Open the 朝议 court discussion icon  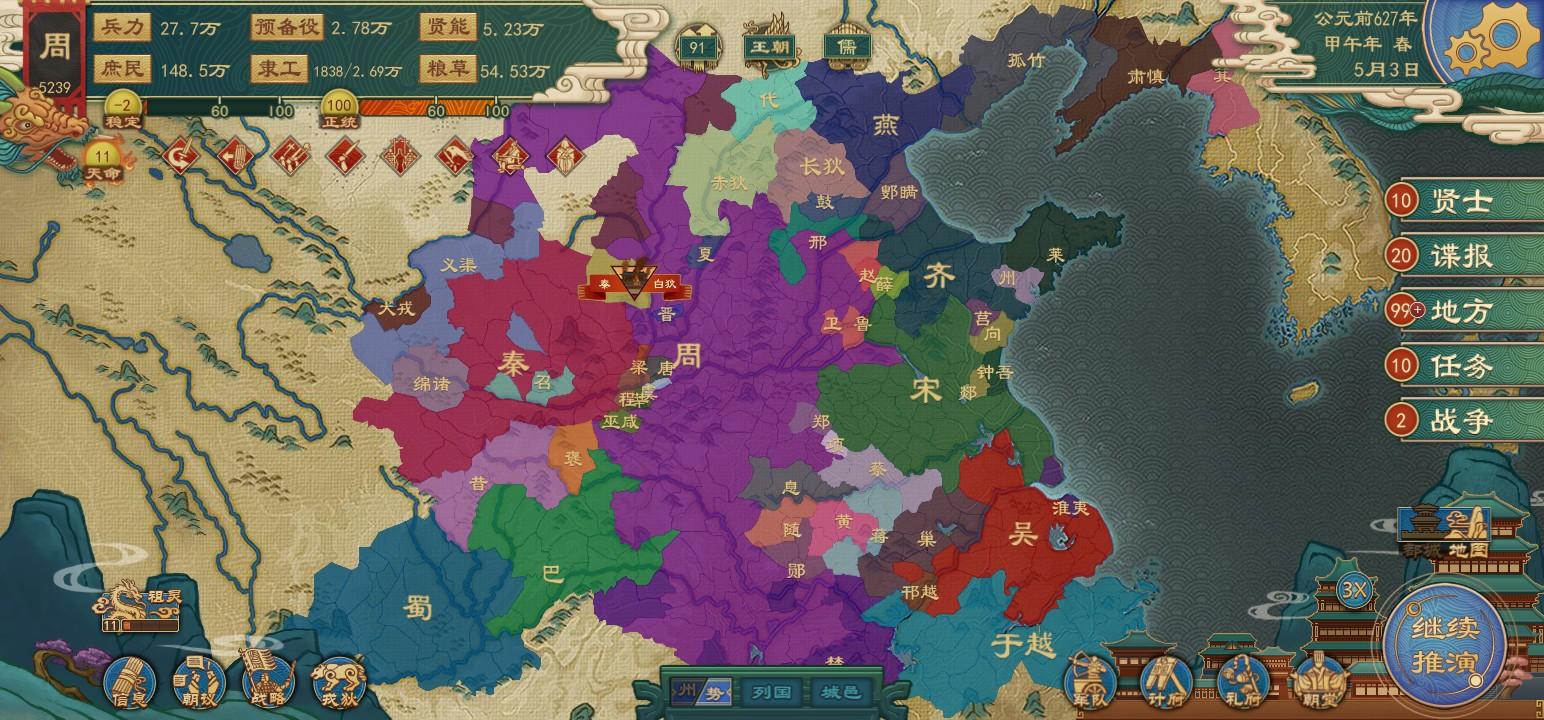tap(200, 684)
